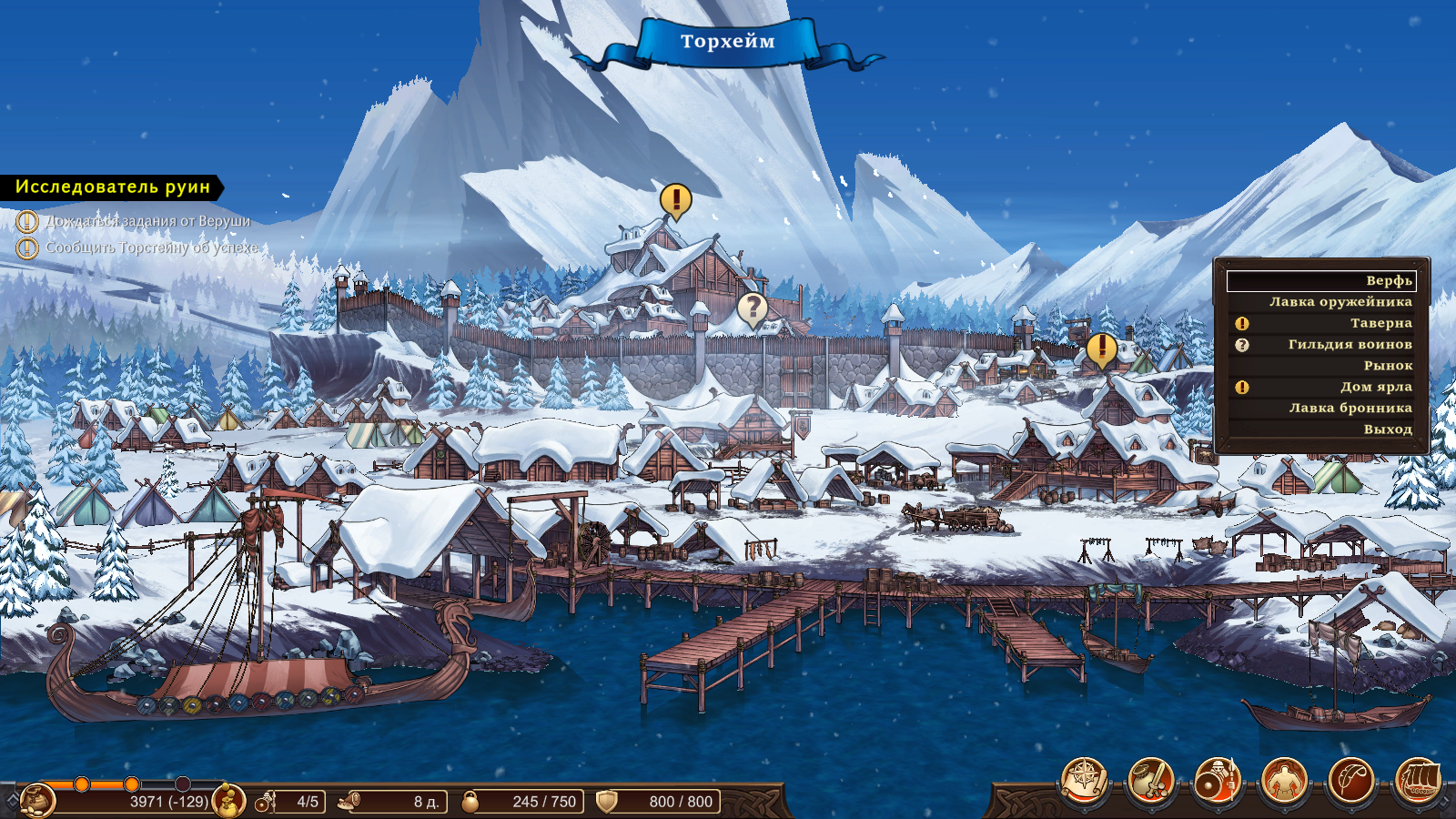This screenshot has height=819, width=1456.
Task: Click objective Дождаться задания от Веруши
Action: 147,221
